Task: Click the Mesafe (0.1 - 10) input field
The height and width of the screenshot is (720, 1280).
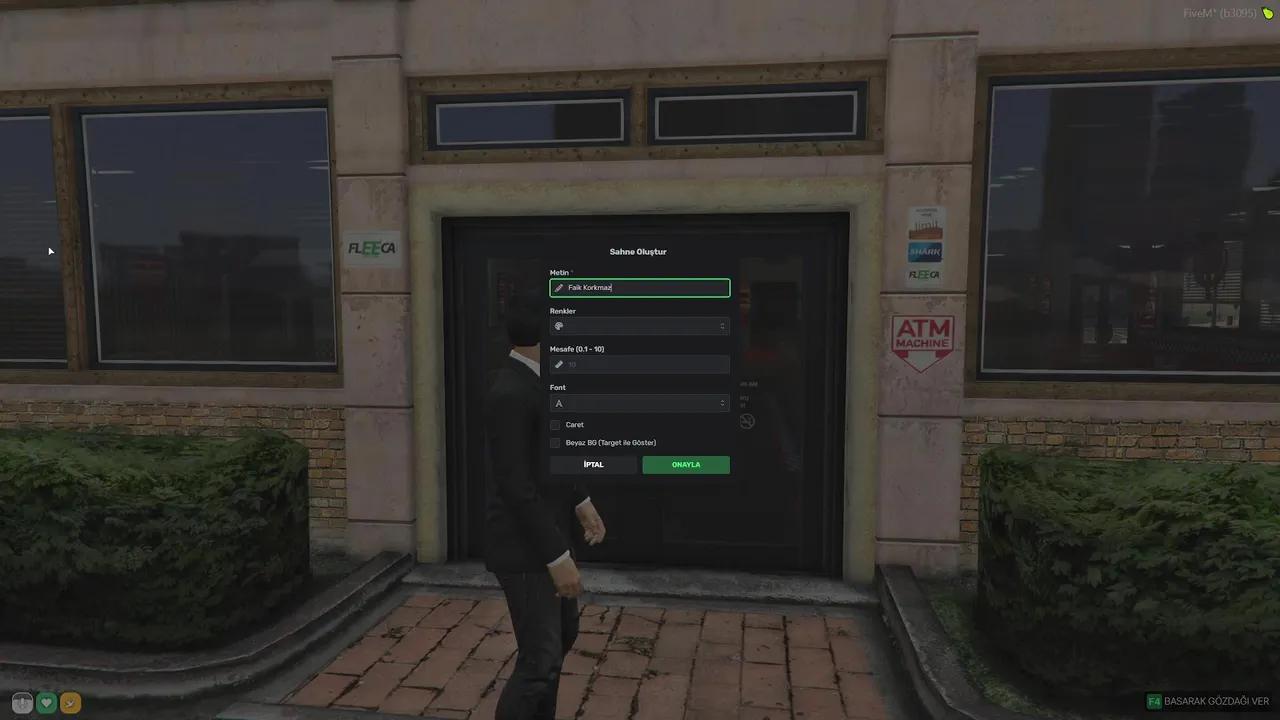Action: 640,364
